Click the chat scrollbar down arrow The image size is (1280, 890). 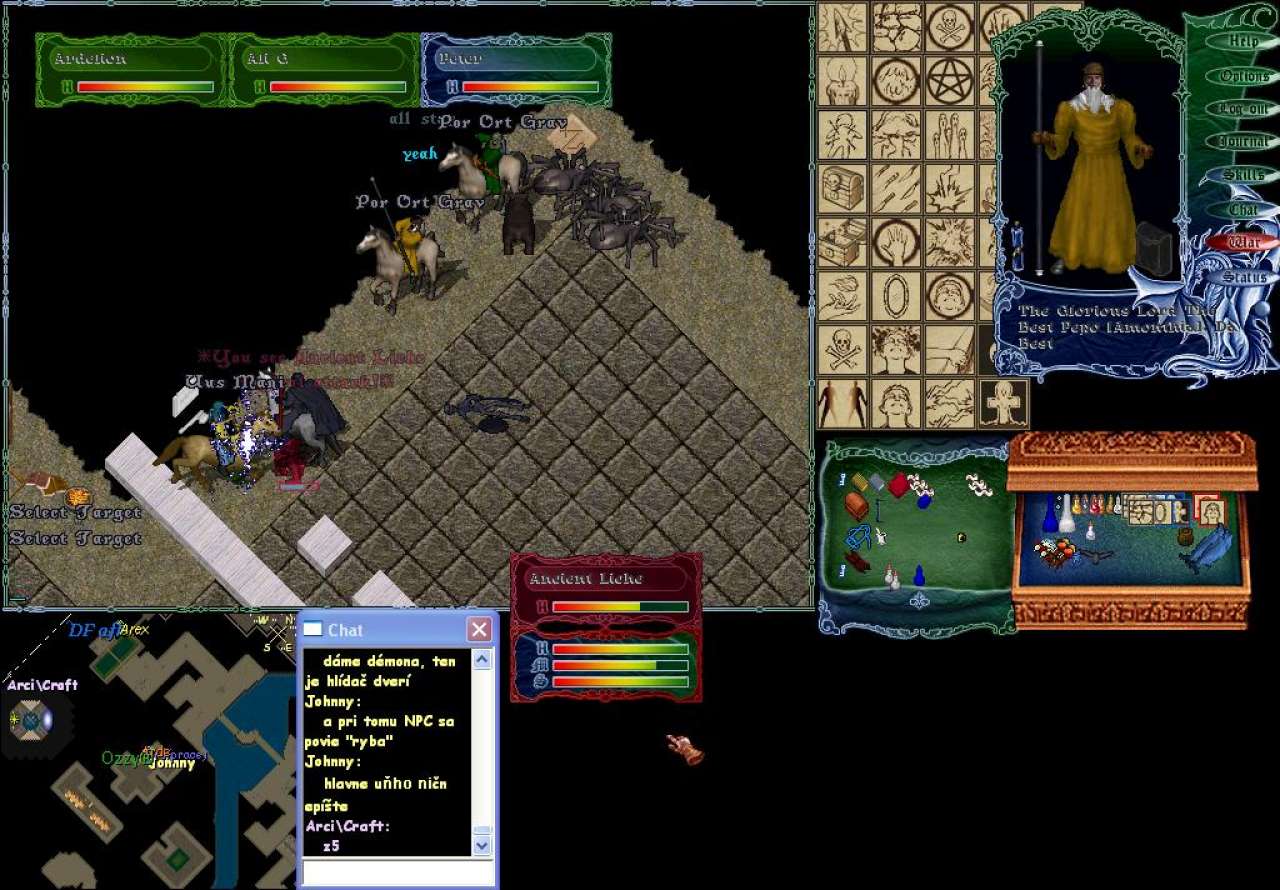482,845
